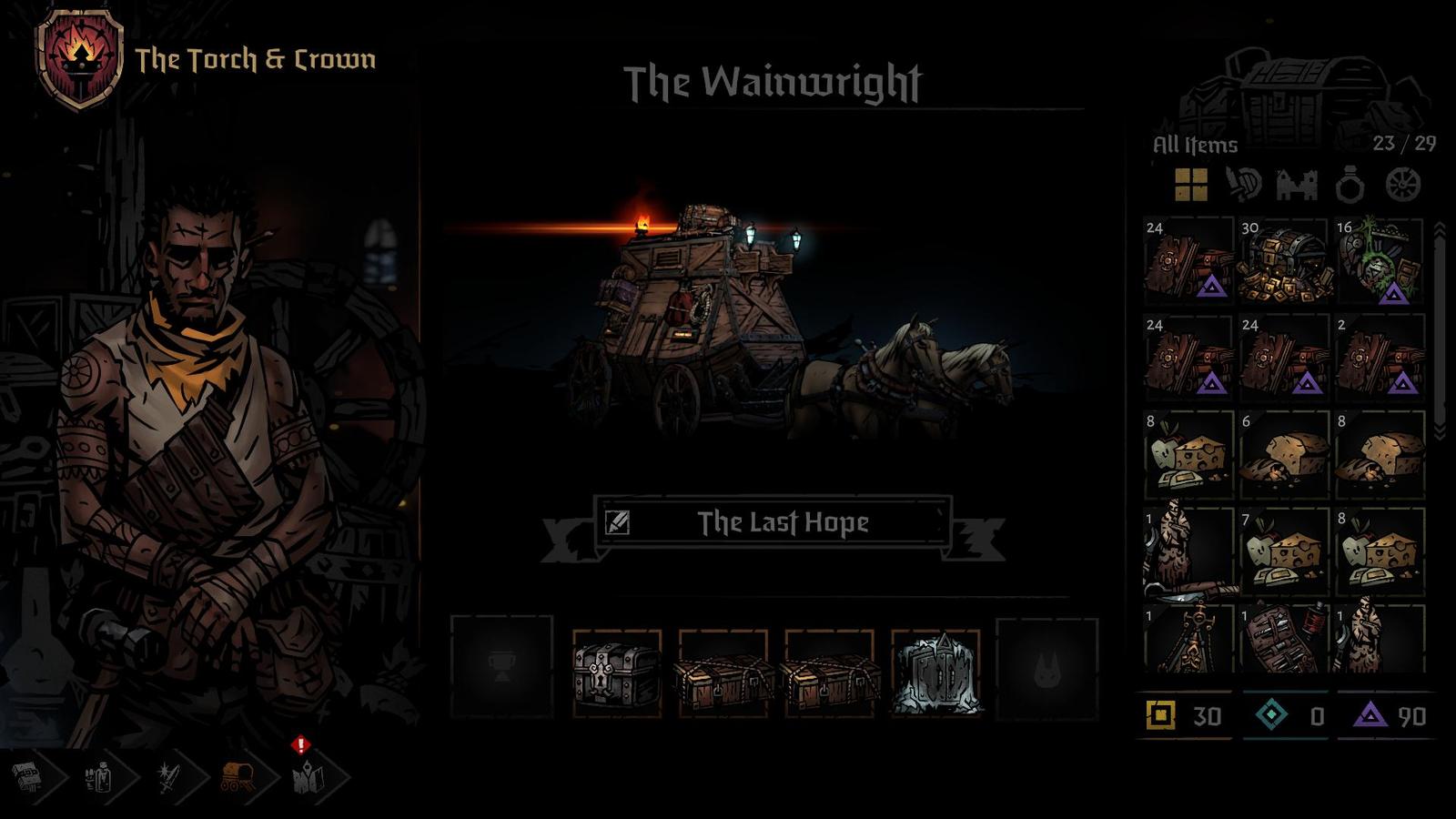Filter inventory by stagecoach wheel icon
The height and width of the screenshot is (819, 1456).
point(1402,185)
